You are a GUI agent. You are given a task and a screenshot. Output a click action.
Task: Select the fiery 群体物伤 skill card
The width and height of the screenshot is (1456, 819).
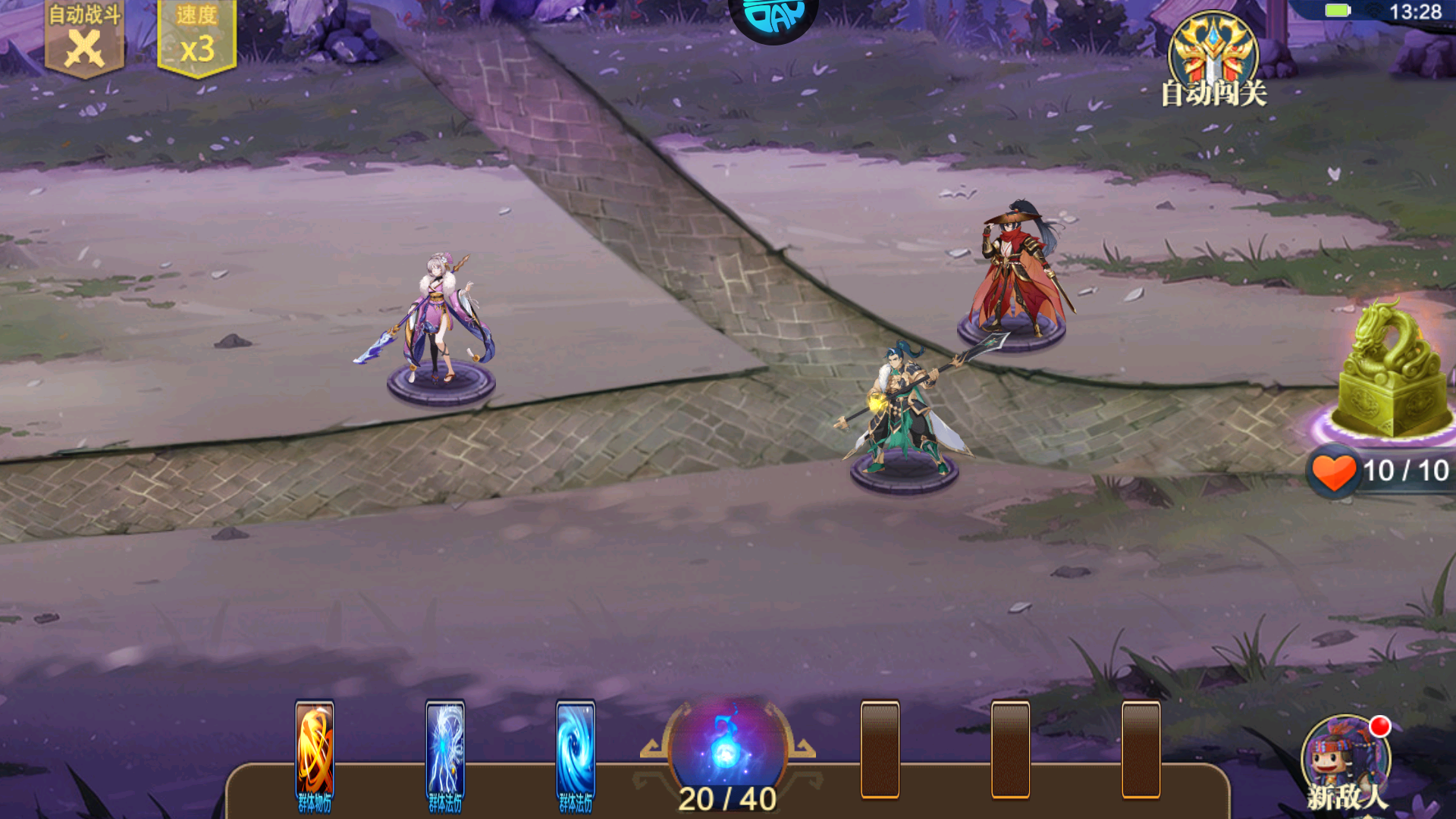[315, 755]
